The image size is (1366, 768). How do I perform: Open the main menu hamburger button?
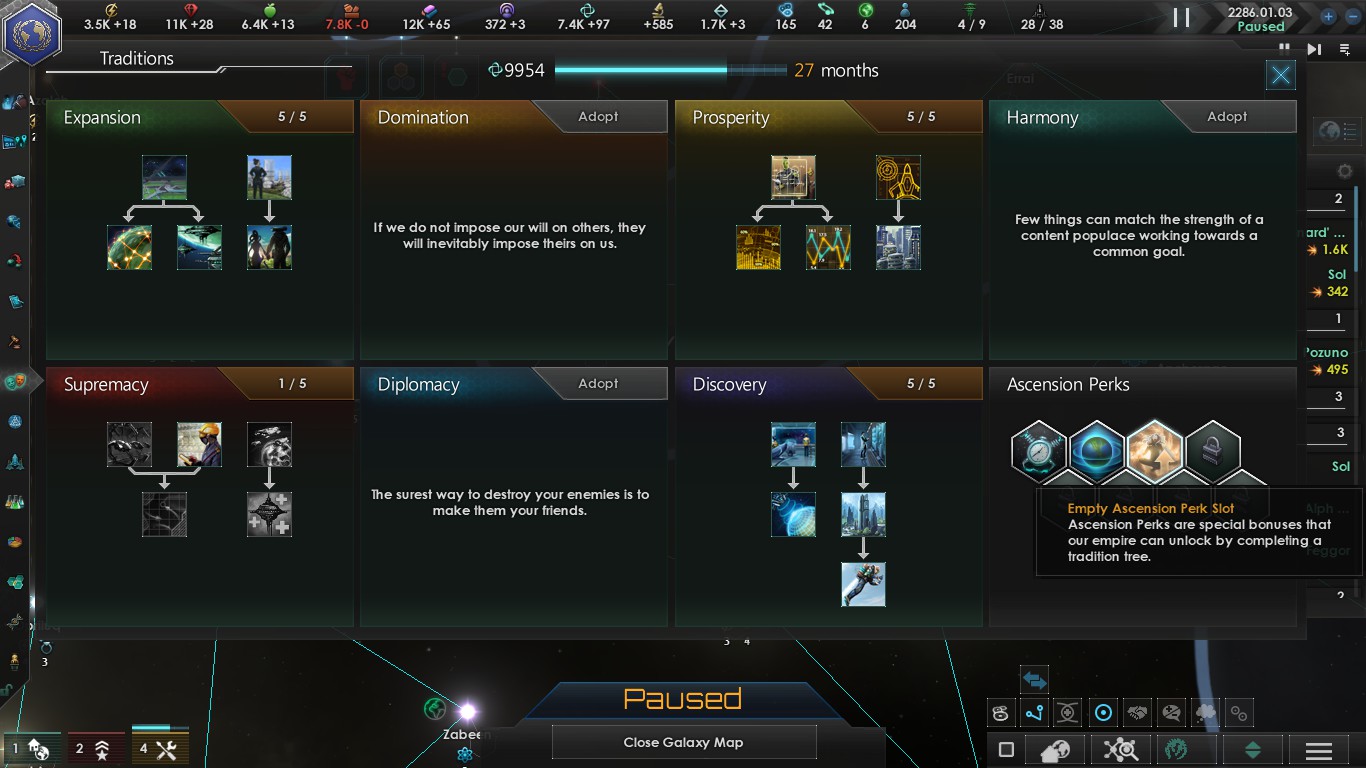click(x=1318, y=750)
